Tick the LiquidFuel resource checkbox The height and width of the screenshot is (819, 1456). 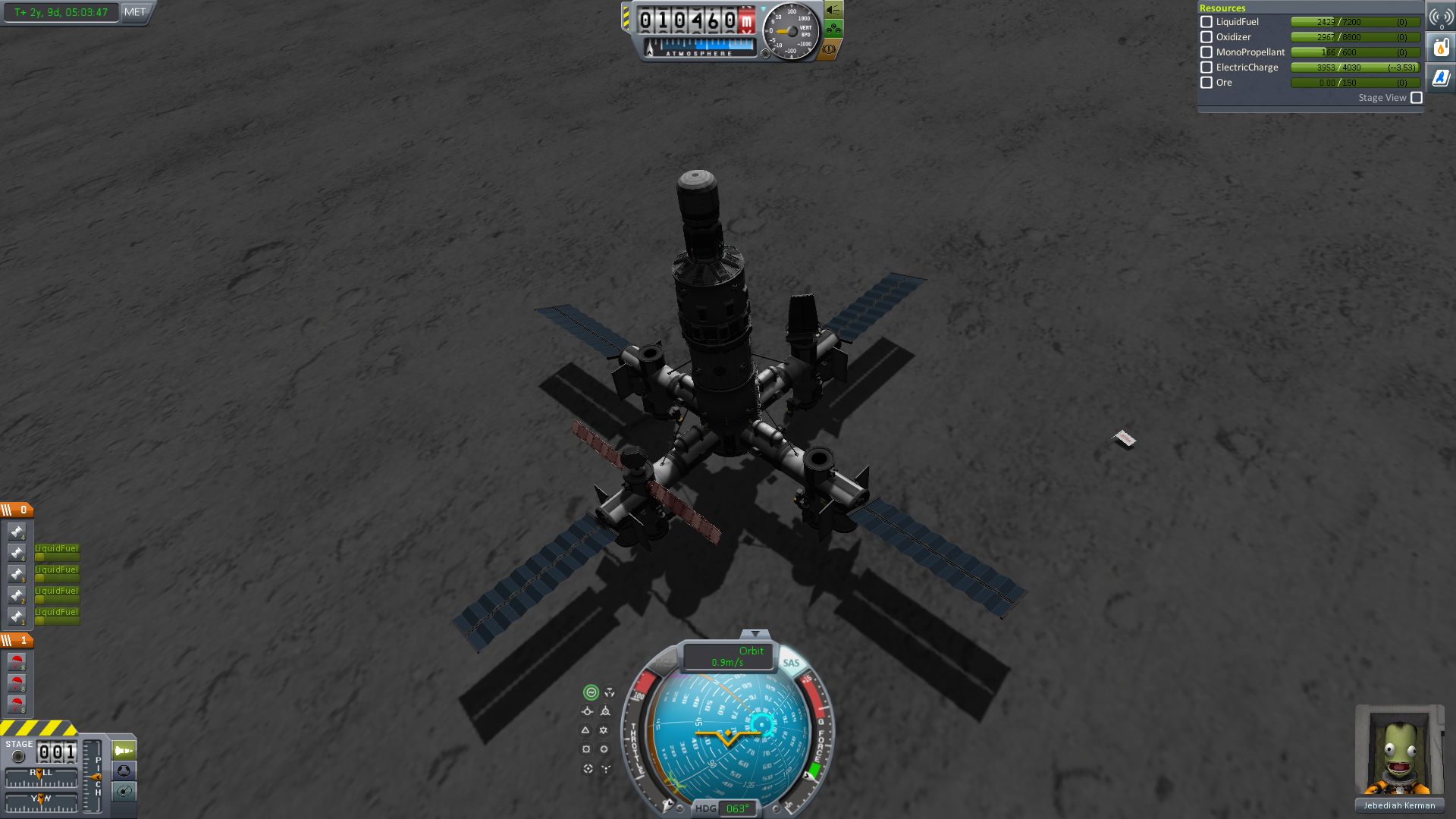1207,22
